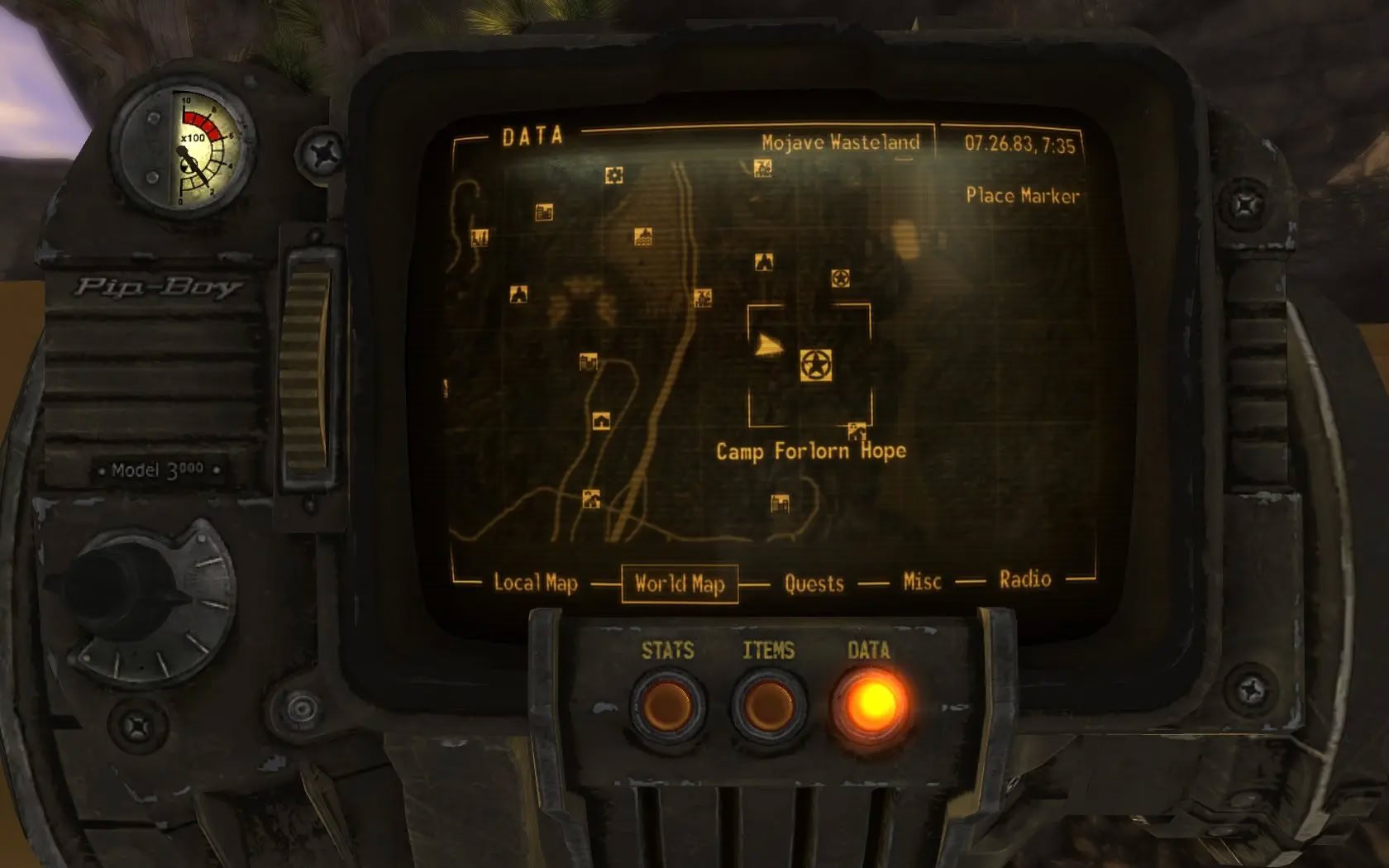1389x868 pixels.
Task: Select the Camp Forlorn Hope star marker
Action: click(816, 365)
